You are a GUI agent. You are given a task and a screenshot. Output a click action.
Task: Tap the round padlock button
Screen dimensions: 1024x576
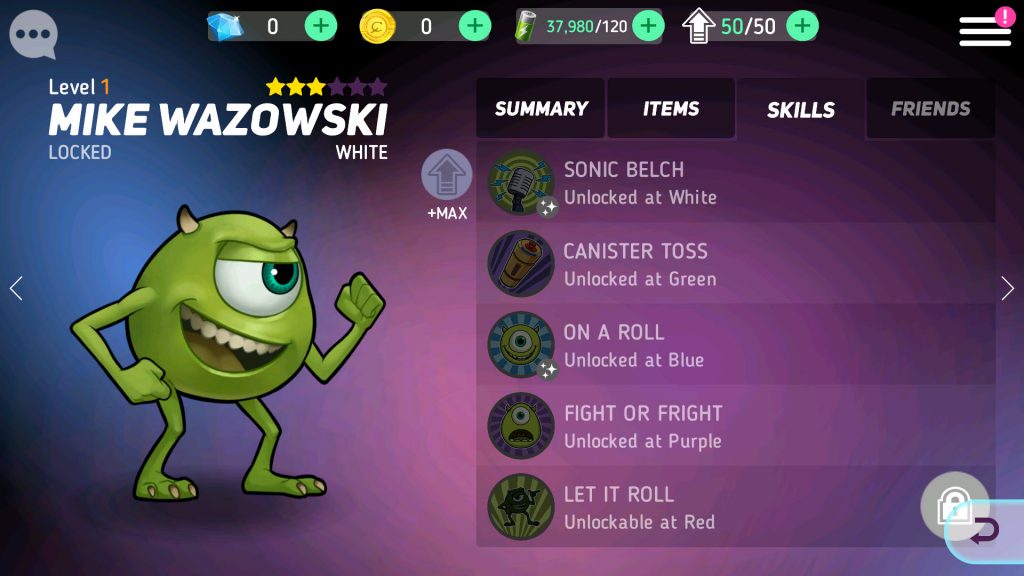point(952,502)
